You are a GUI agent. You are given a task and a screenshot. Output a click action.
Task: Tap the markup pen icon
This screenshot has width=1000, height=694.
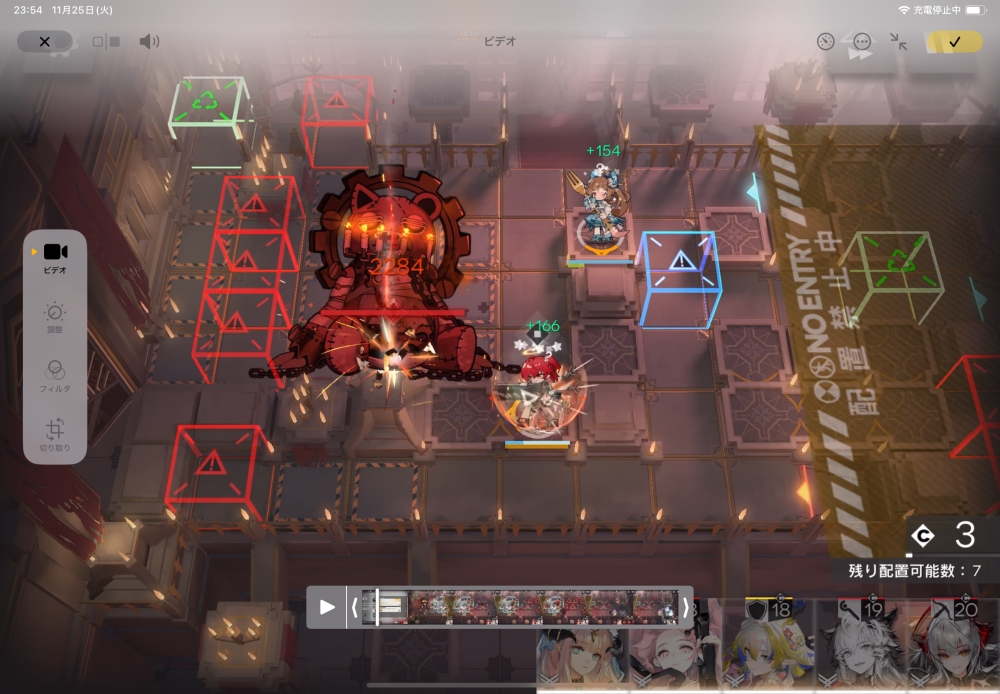click(825, 42)
